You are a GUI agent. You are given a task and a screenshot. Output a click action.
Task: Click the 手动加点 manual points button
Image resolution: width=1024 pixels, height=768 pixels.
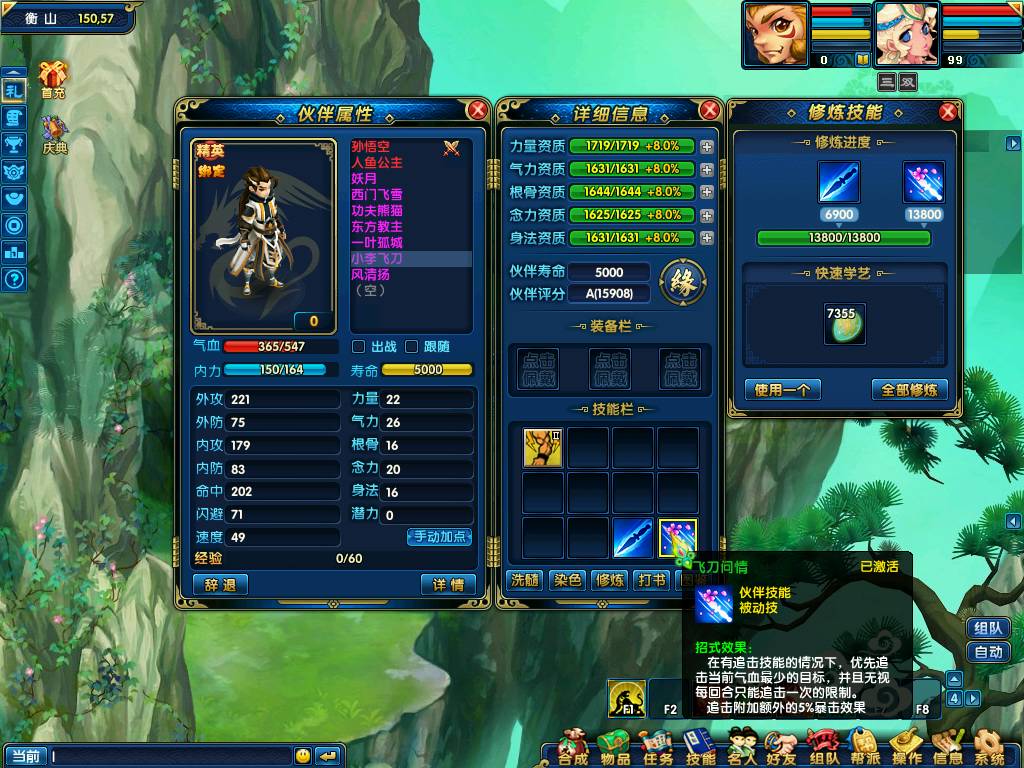tap(439, 537)
